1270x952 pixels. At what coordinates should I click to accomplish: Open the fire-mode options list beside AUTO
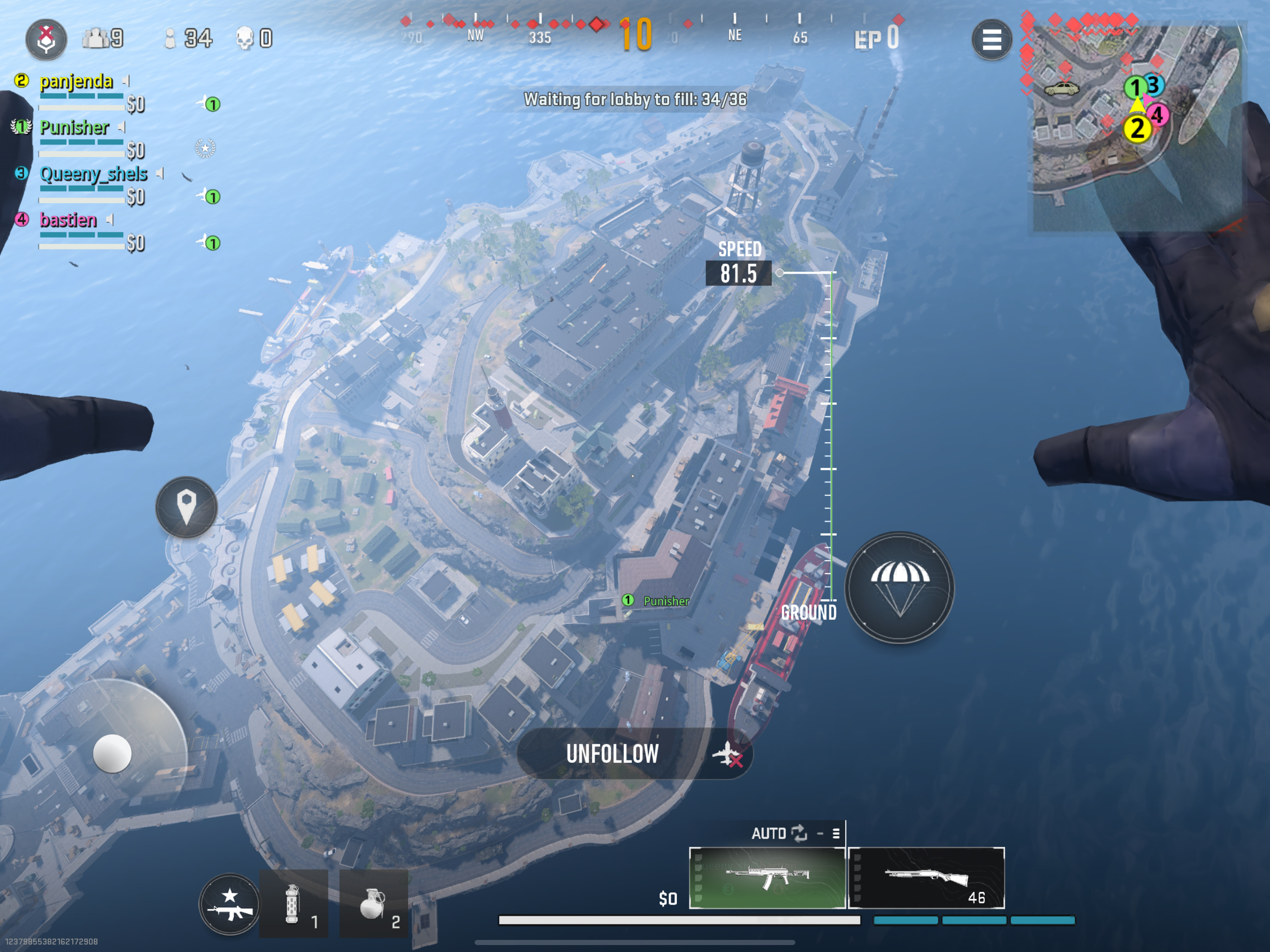coord(836,833)
